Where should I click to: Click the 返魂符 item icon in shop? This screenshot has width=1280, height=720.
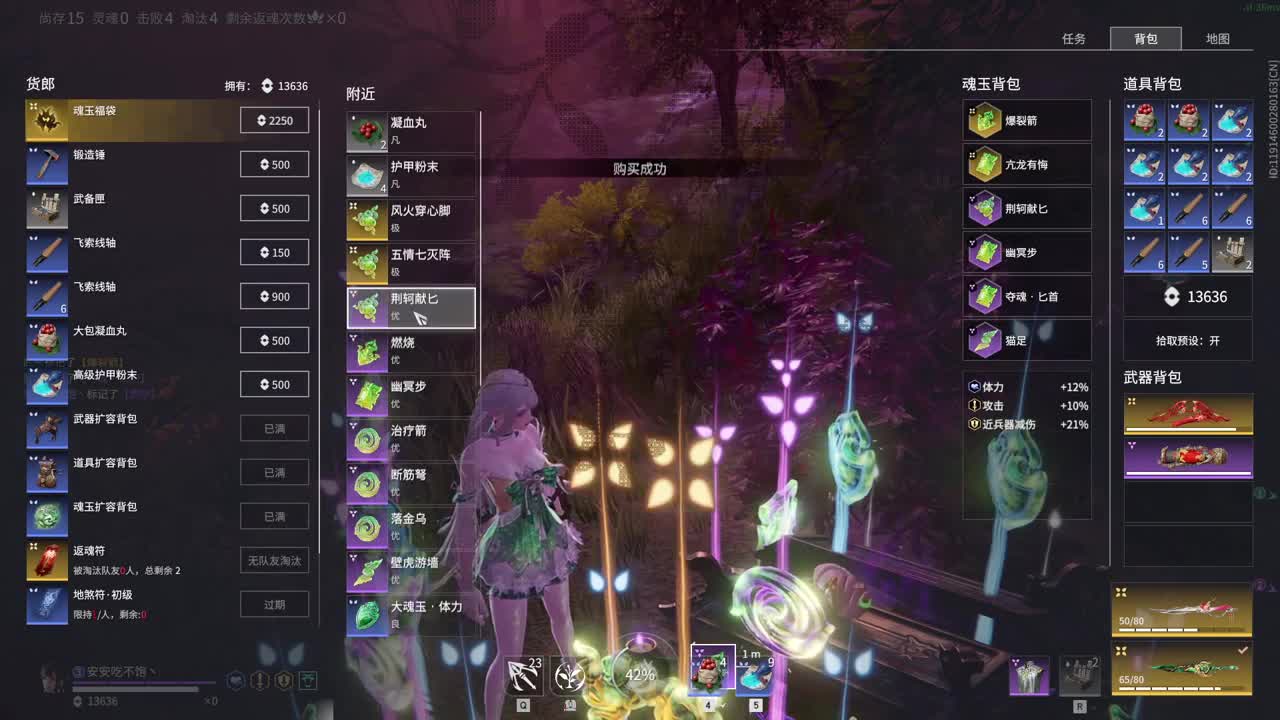tap(47, 560)
